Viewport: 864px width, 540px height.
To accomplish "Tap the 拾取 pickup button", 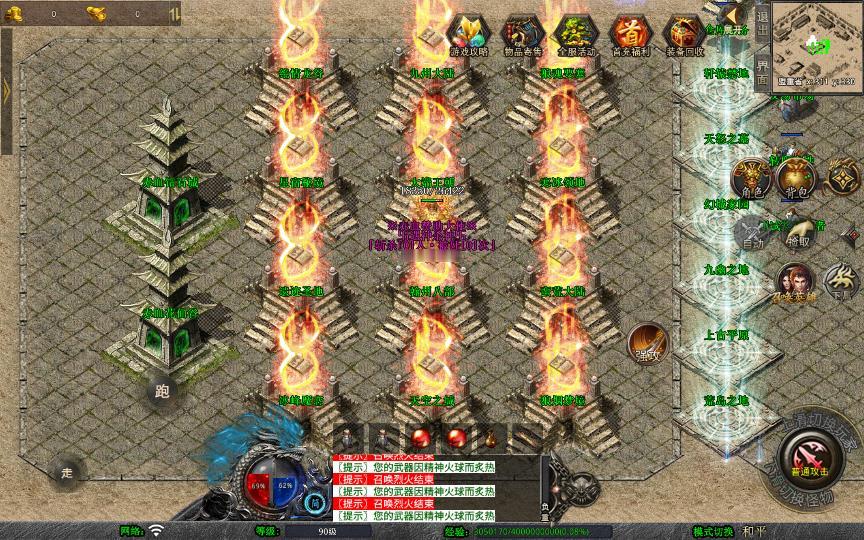I will pos(798,234).
